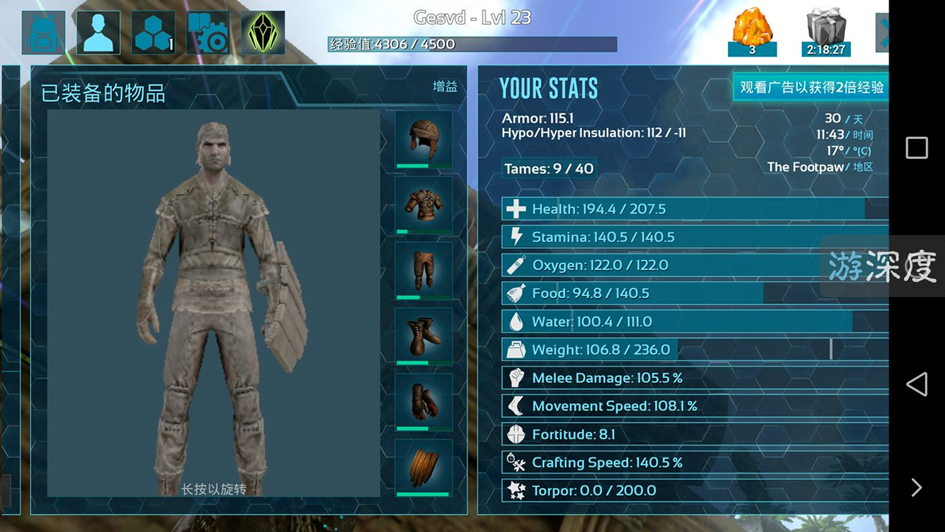Viewport: 945px width, 532px height.
Task: Claim the free gift box timer
Action: 825,33
